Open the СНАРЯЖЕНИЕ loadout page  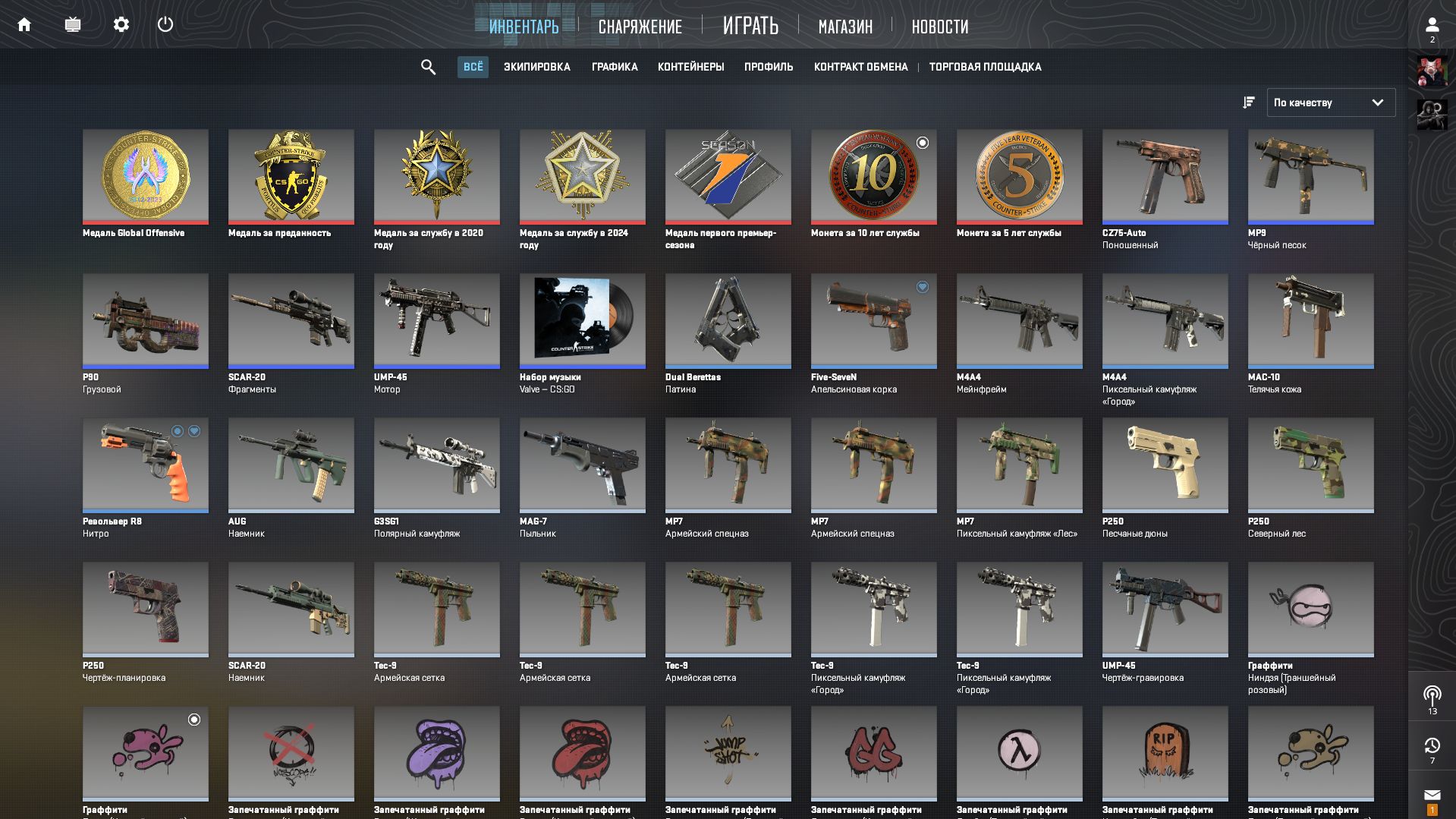pos(640,27)
